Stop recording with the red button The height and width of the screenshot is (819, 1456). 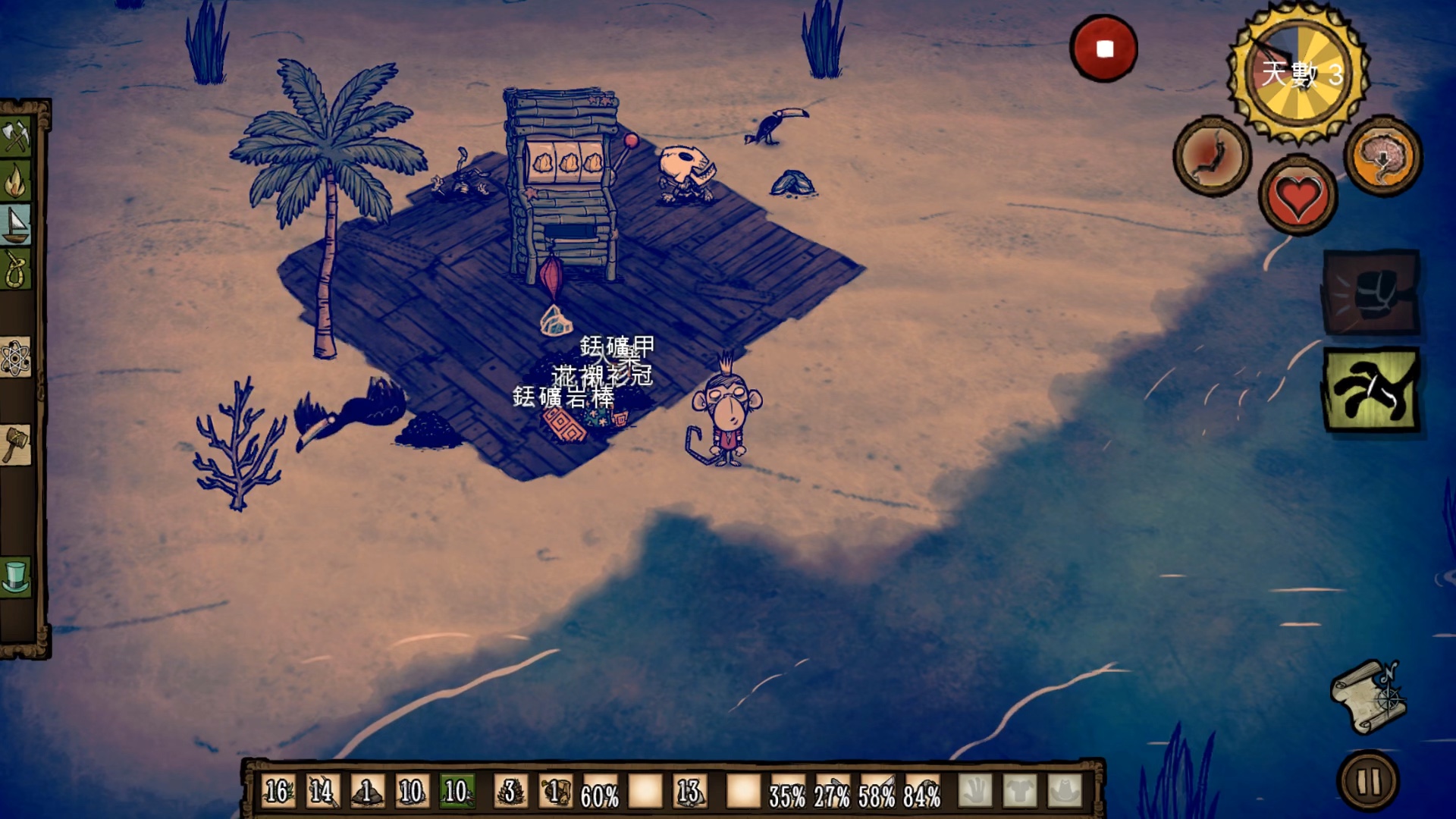click(x=1103, y=49)
